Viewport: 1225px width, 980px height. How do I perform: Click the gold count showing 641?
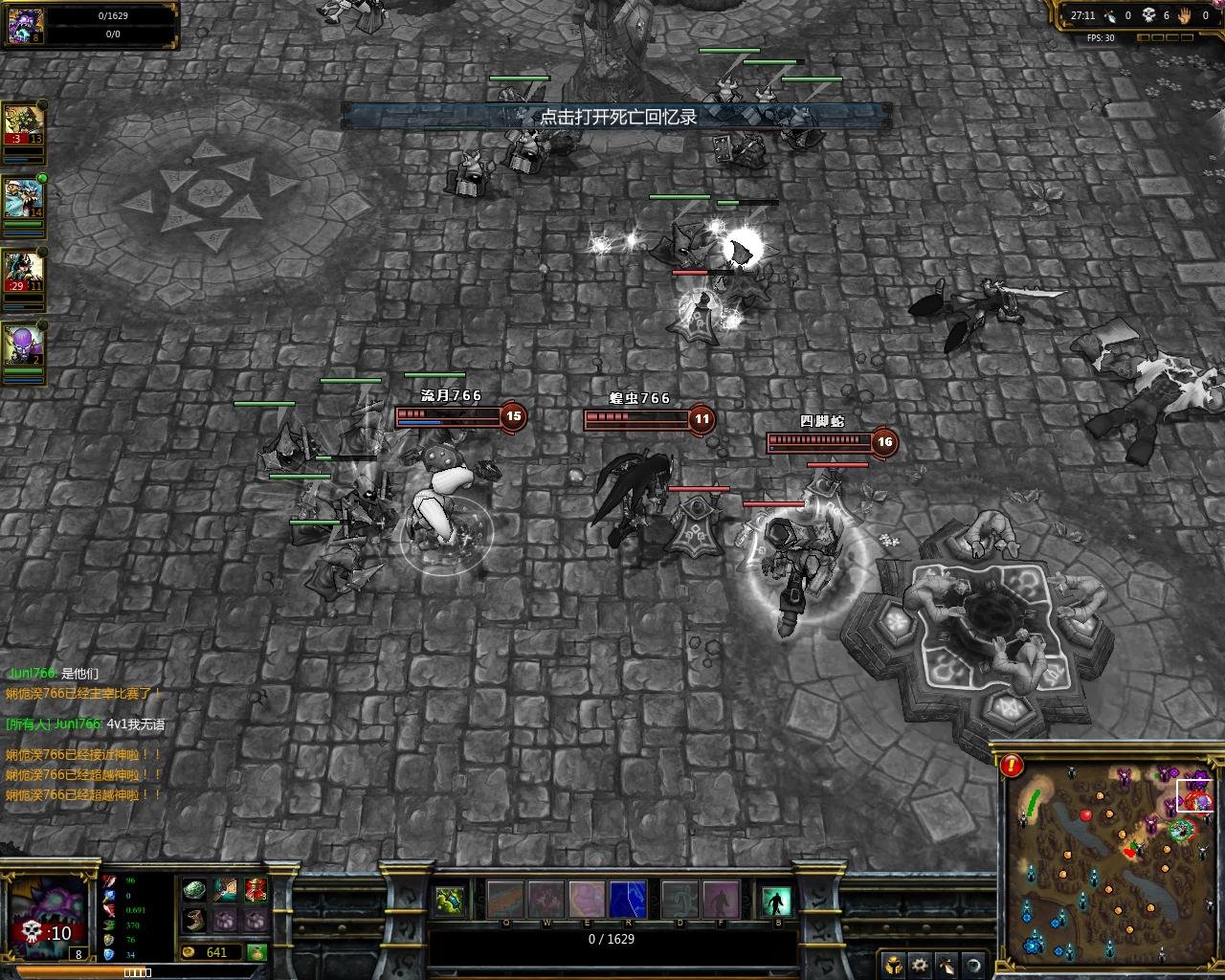(x=218, y=952)
